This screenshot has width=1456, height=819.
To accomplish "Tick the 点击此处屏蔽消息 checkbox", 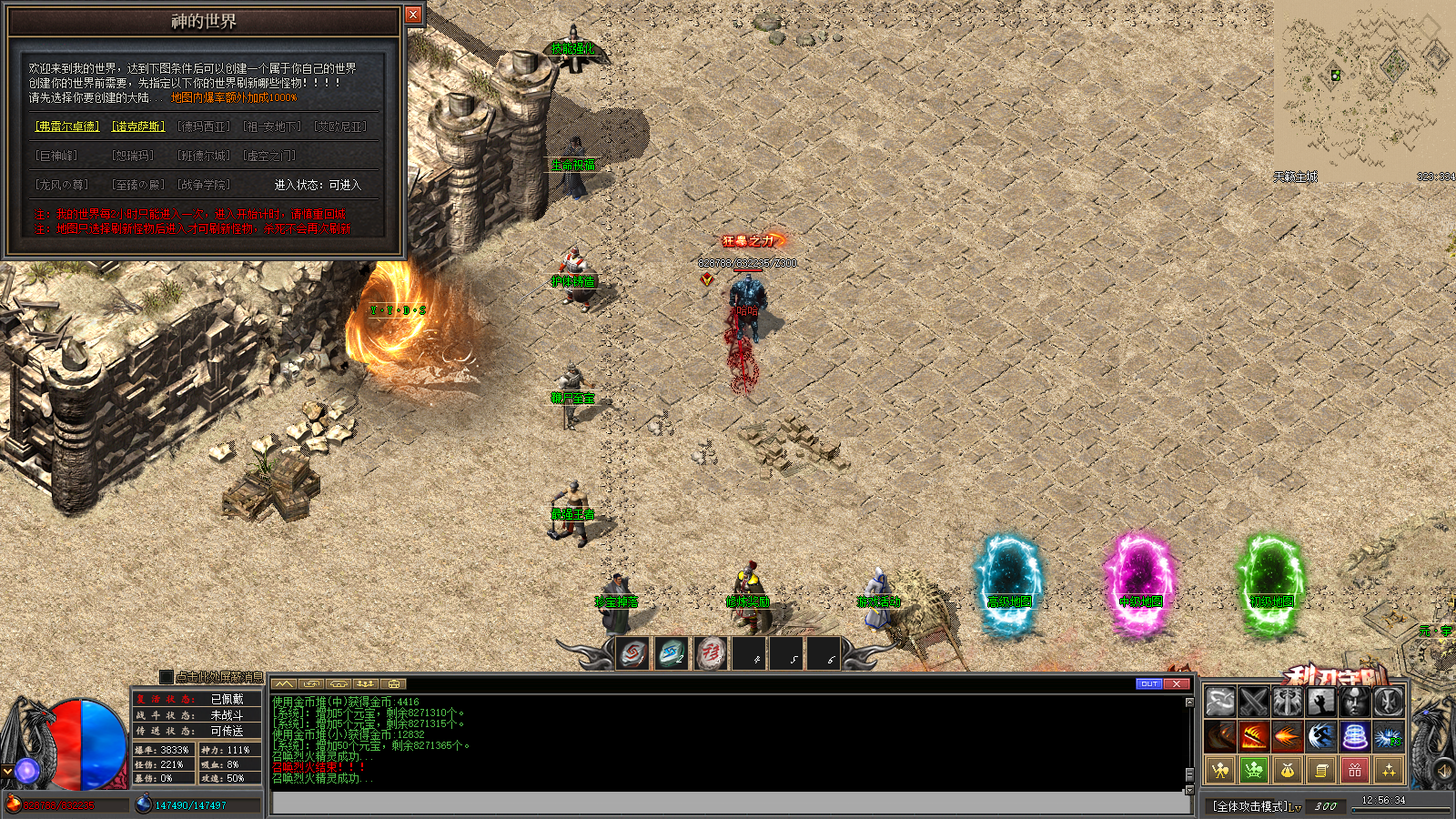I will 166,676.
